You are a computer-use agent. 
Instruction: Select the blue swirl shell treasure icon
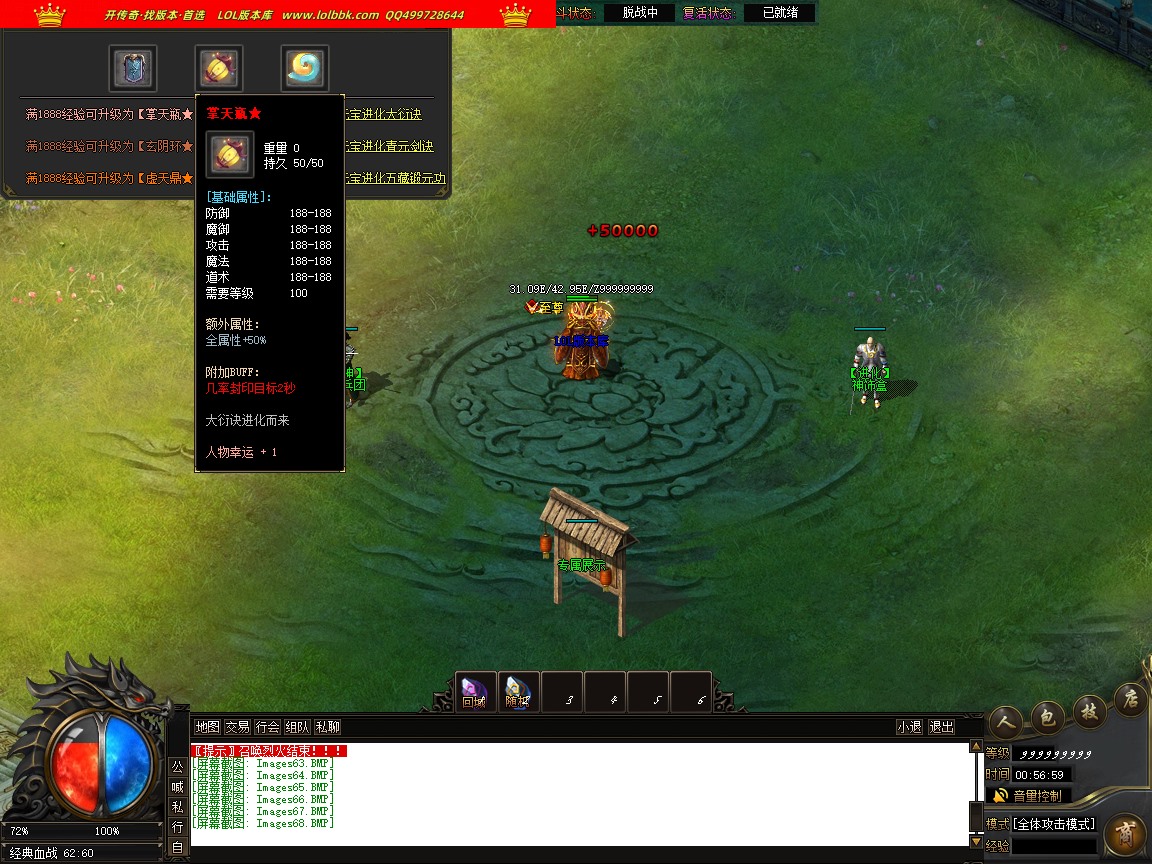point(305,68)
